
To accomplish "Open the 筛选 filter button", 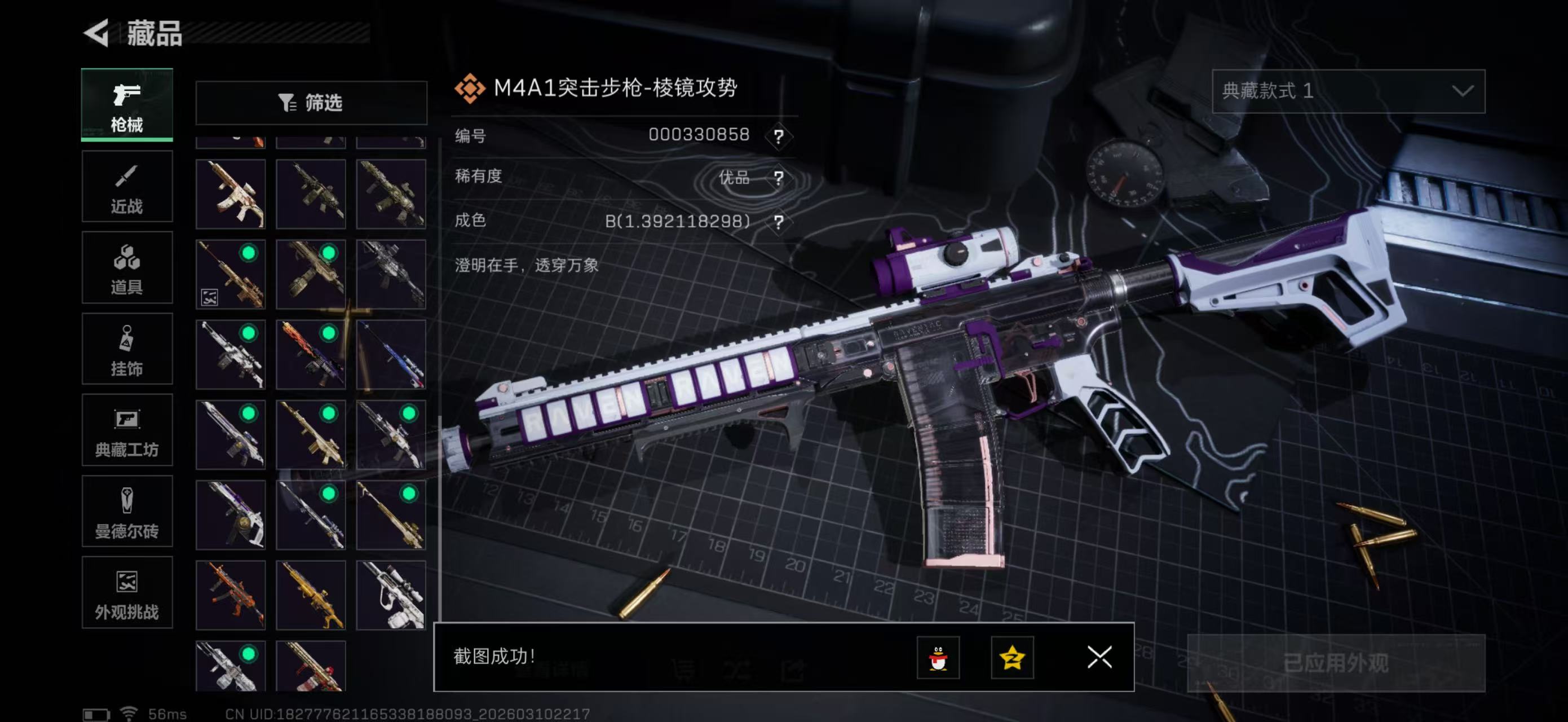I will tap(311, 103).
